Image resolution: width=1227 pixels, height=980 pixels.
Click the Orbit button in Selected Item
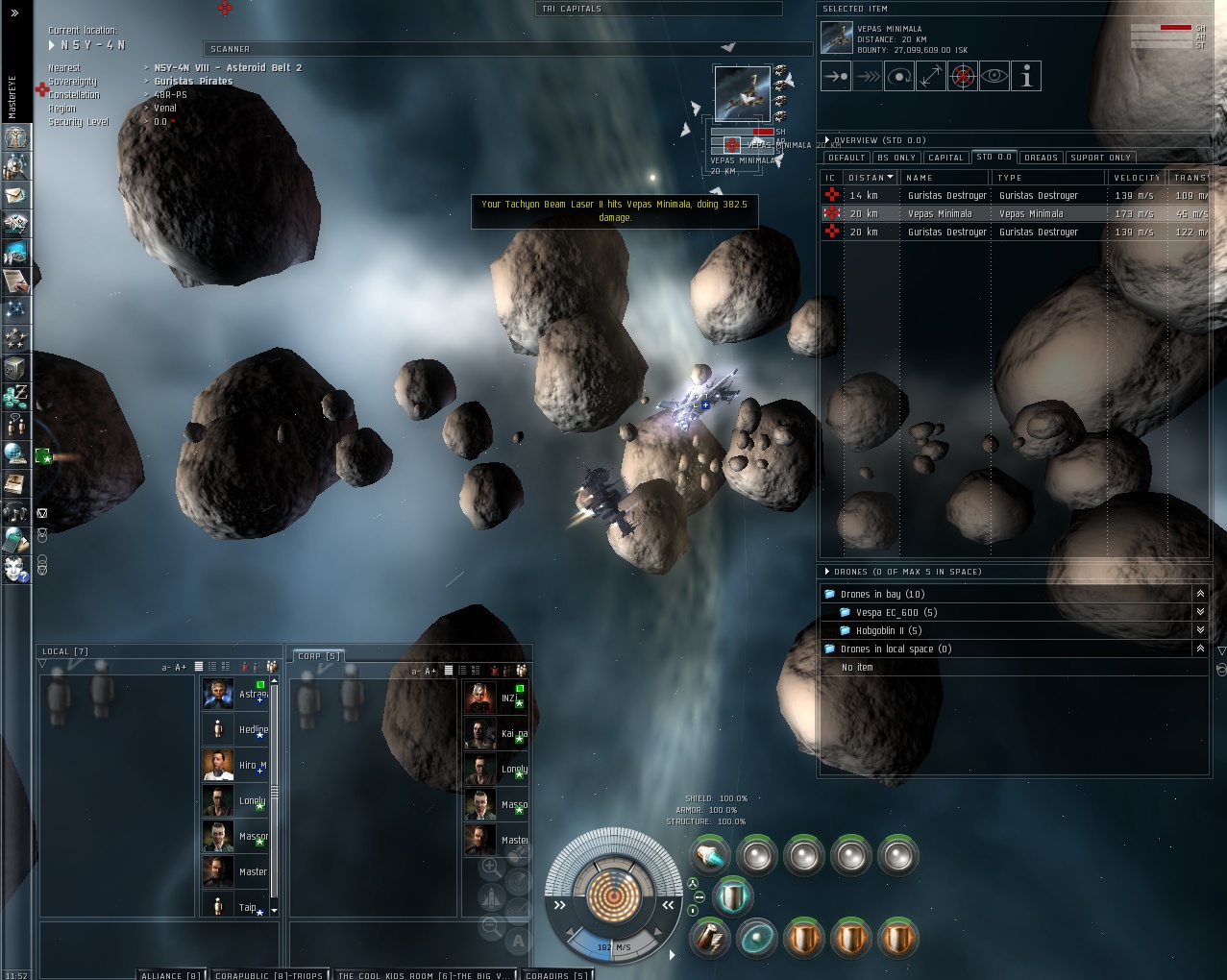click(x=899, y=77)
